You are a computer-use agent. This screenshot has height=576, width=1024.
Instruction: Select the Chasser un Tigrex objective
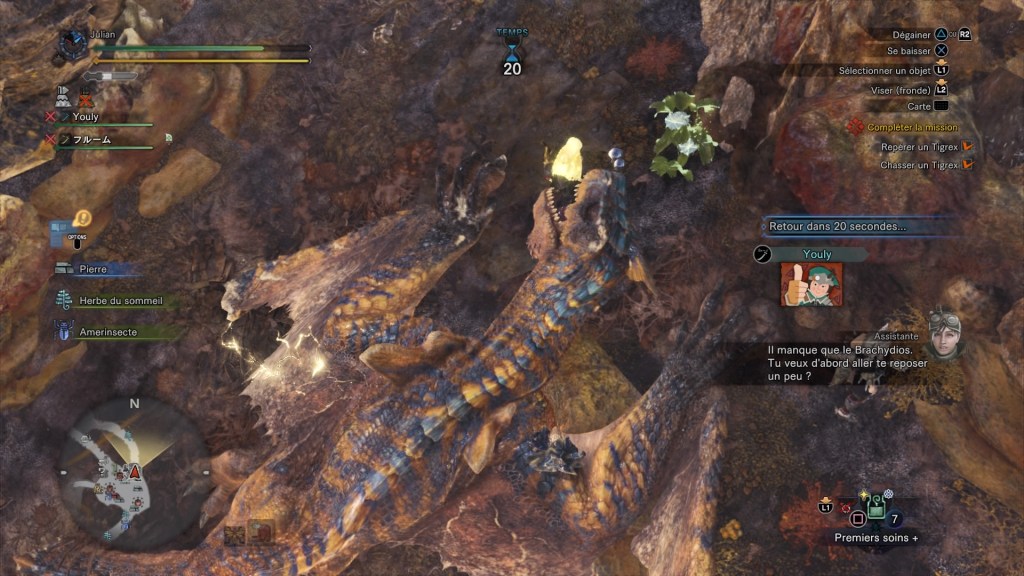point(919,164)
